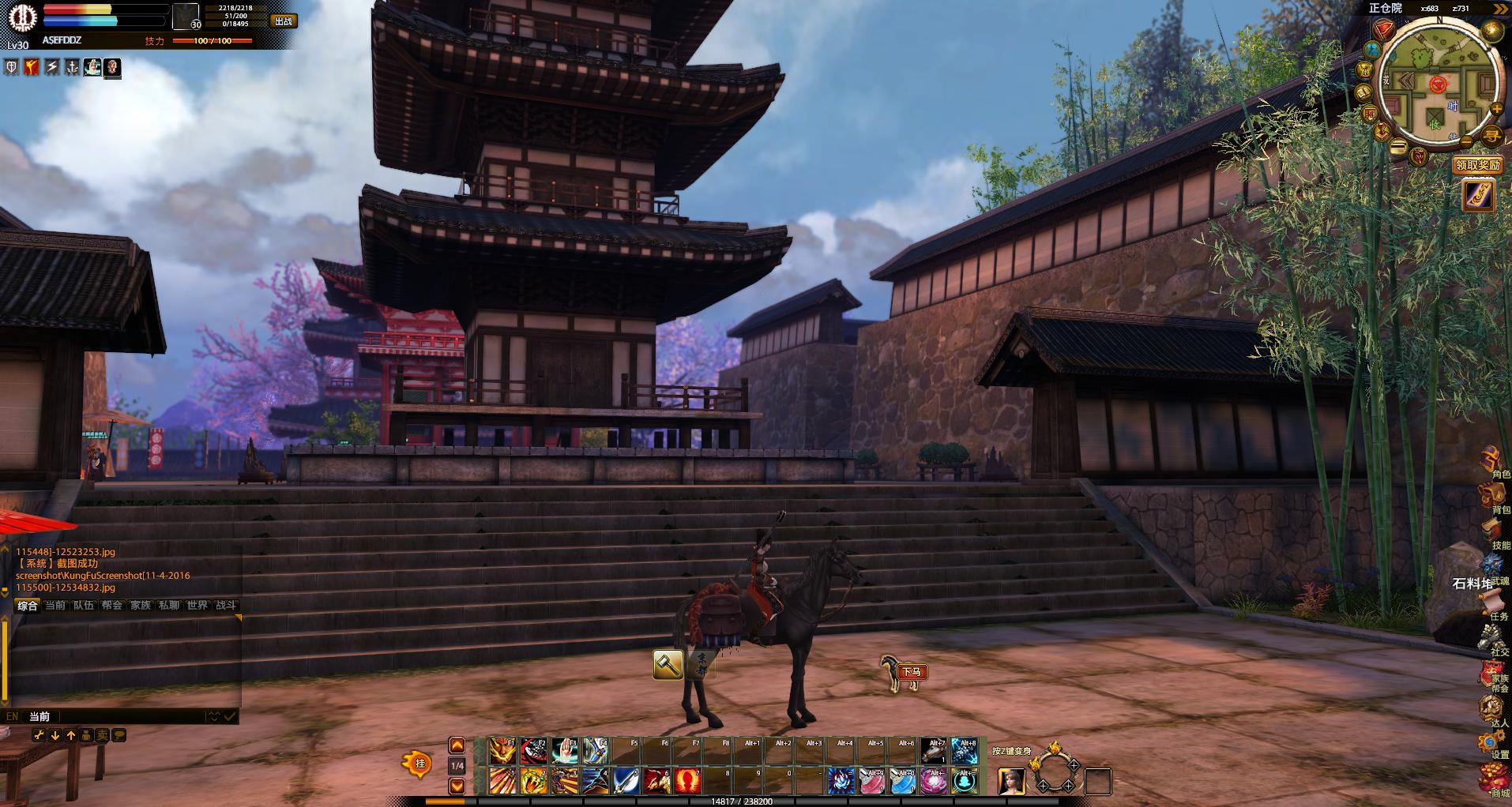Page the hotbar up with the arrow
This screenshot has width=1512, height=807.
pyautogui.click(x=457, y=746)
